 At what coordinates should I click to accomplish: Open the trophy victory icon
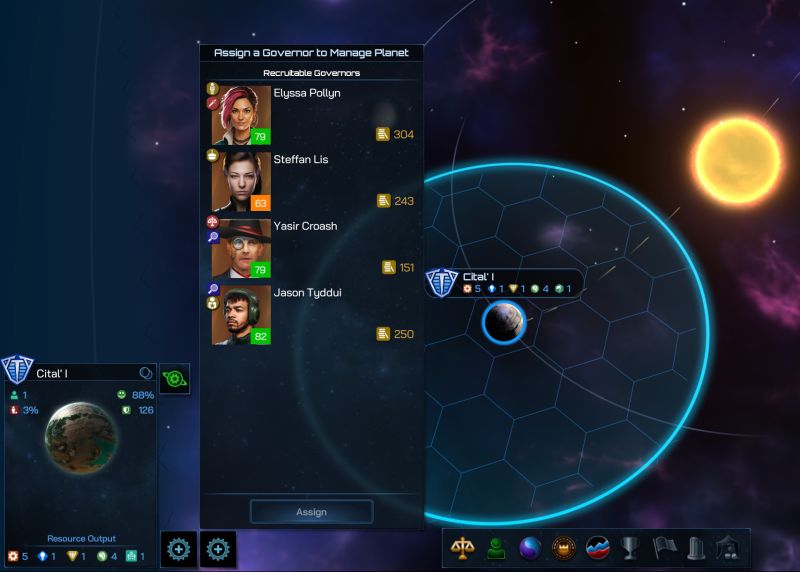point(630,548)
